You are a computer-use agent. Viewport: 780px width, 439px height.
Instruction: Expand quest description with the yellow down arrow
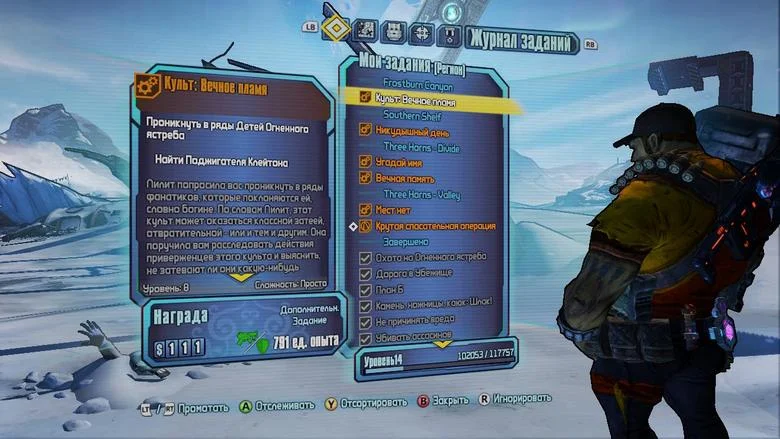click(240, 278)
